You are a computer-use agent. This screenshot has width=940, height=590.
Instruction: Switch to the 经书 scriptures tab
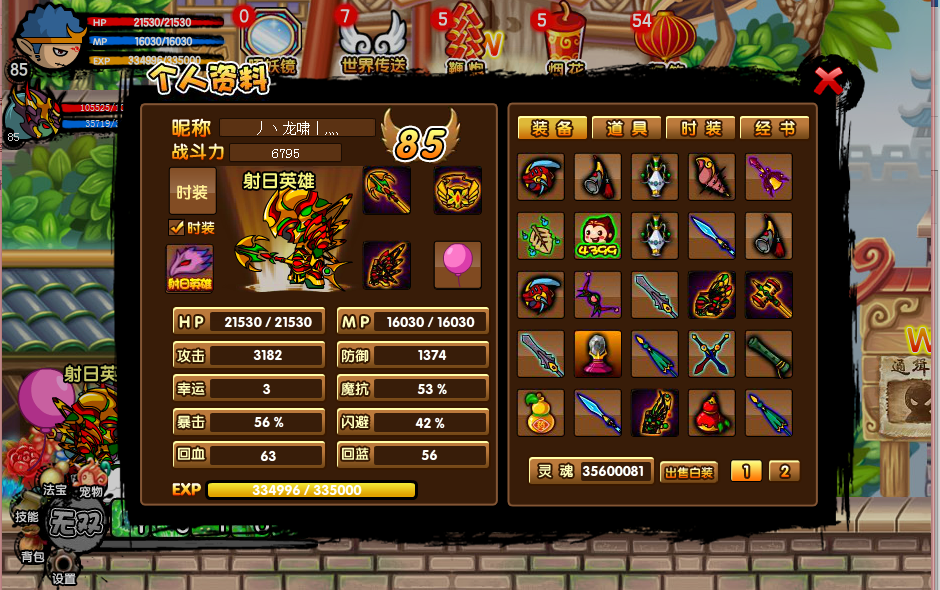pos(774,128)
